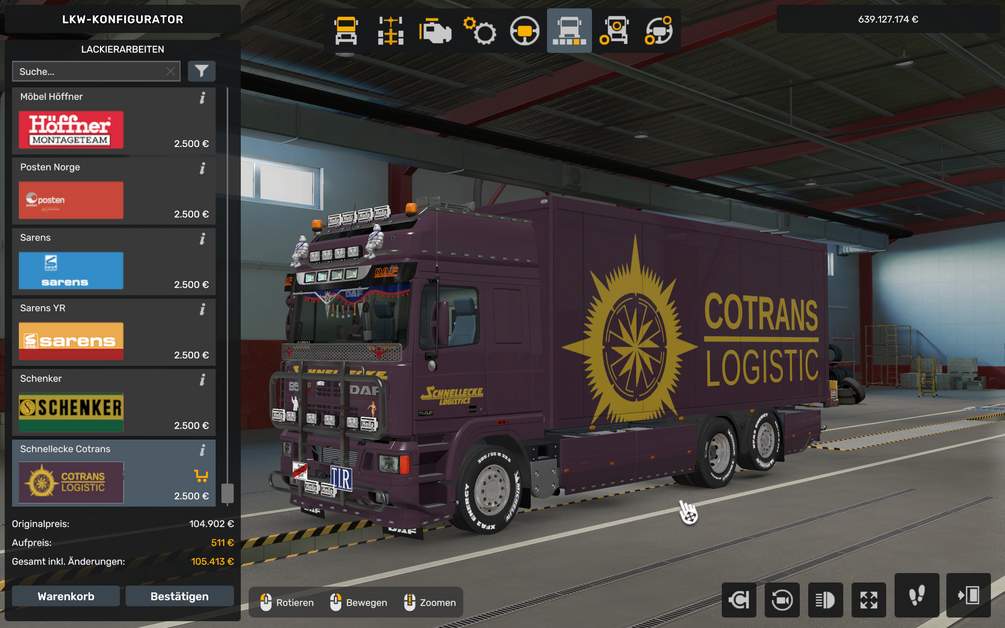The image size is (1005, 628).
Task: Open the gears transmission tab
Action: (480, 32)
